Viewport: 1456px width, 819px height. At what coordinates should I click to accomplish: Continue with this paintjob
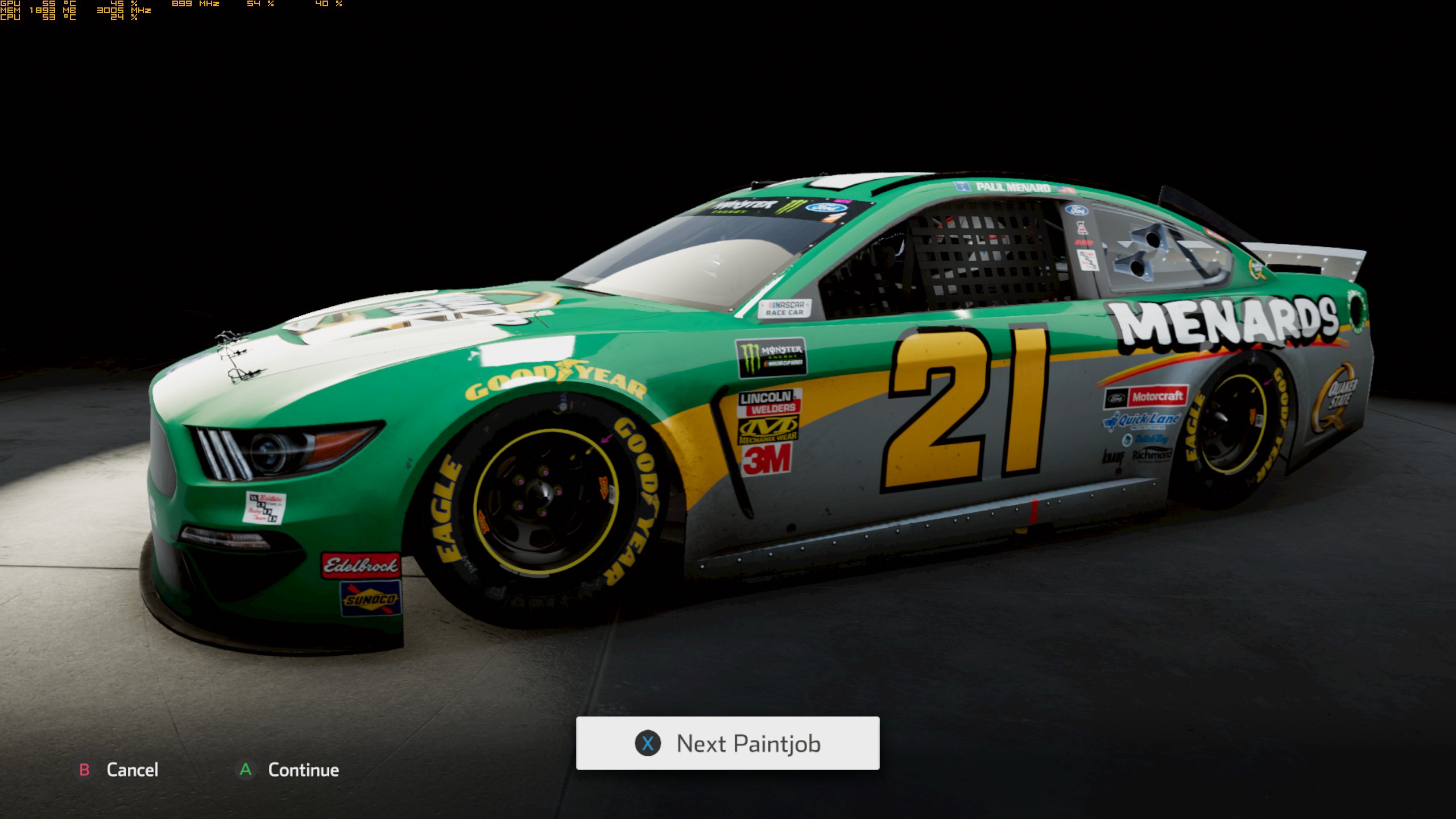[288, 770]
